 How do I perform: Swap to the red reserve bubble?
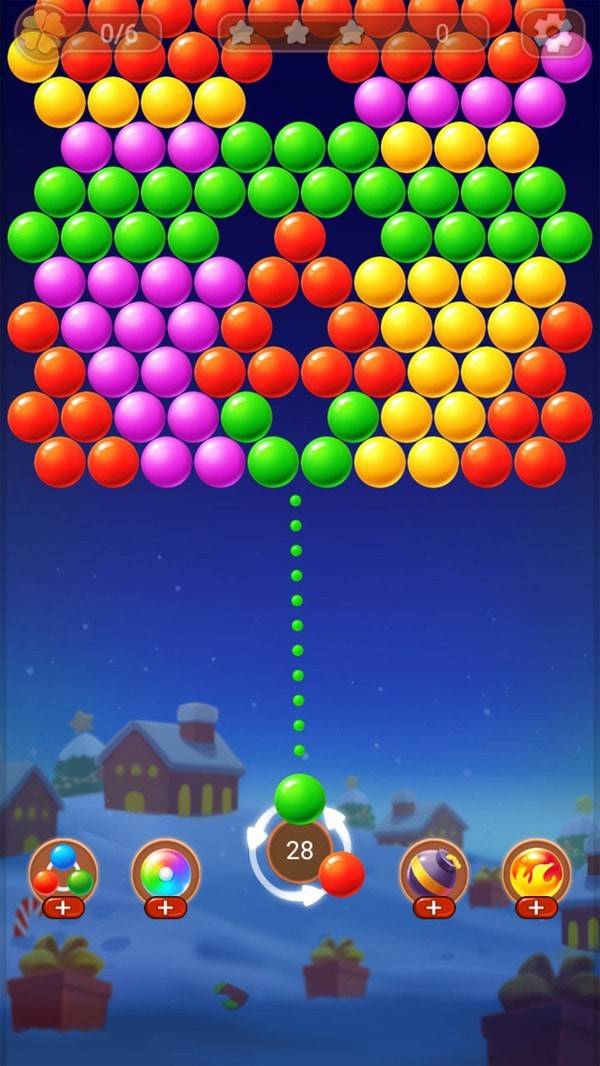coord(342,874)
